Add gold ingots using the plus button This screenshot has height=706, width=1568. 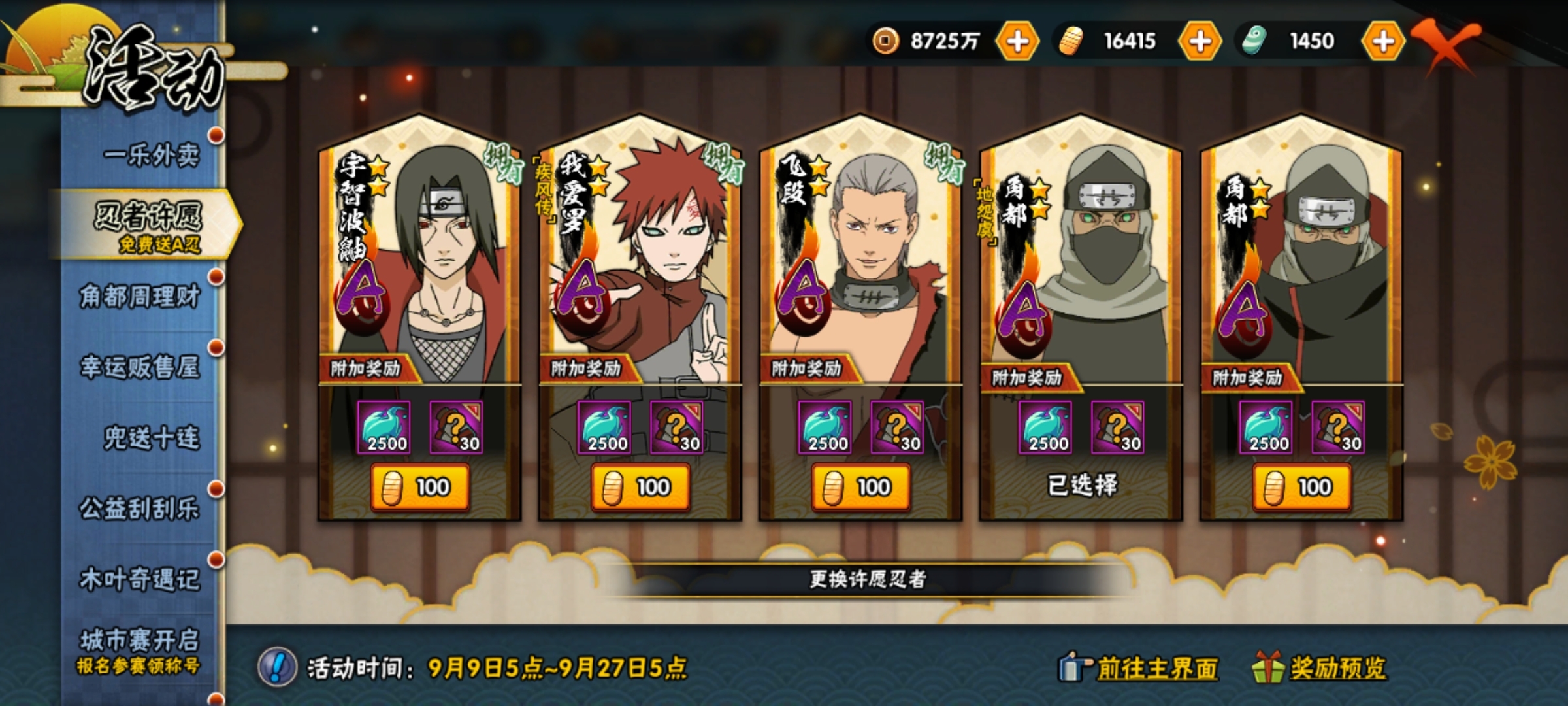pyautogui.click(x=1200, y=41)
